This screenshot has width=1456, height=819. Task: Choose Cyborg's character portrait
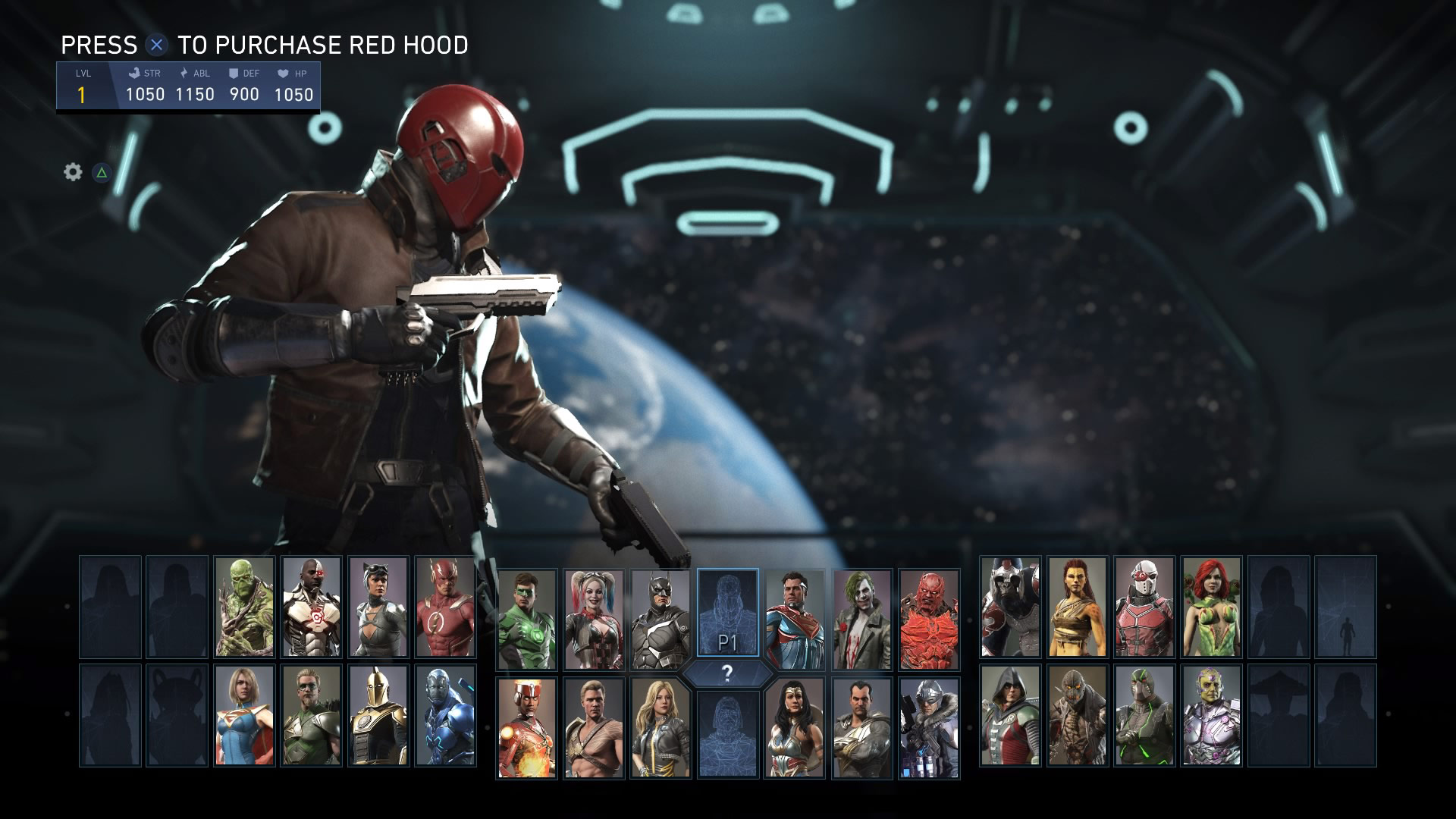[311, 607]
